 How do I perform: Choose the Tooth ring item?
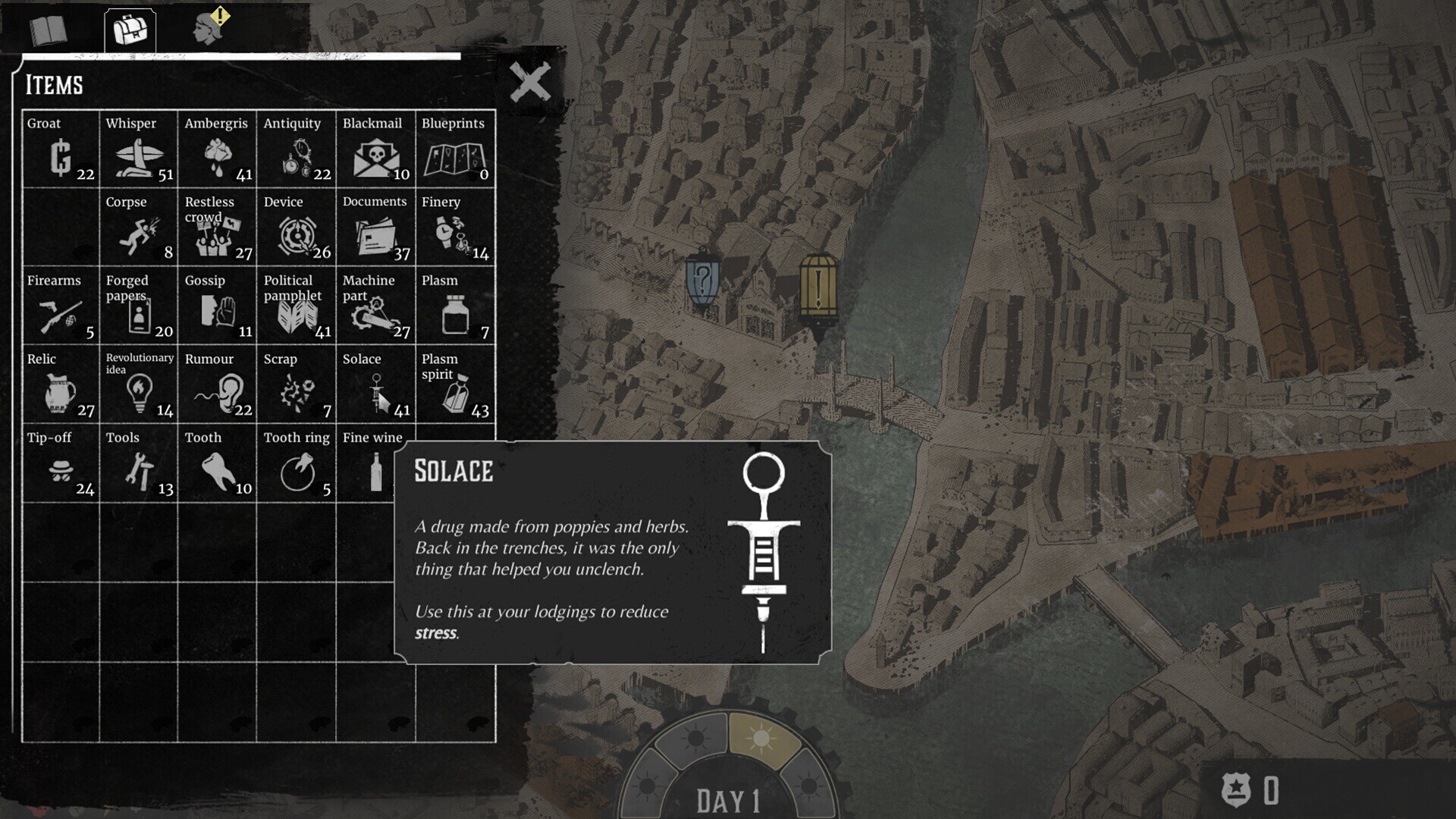click(x=297, y=463)
